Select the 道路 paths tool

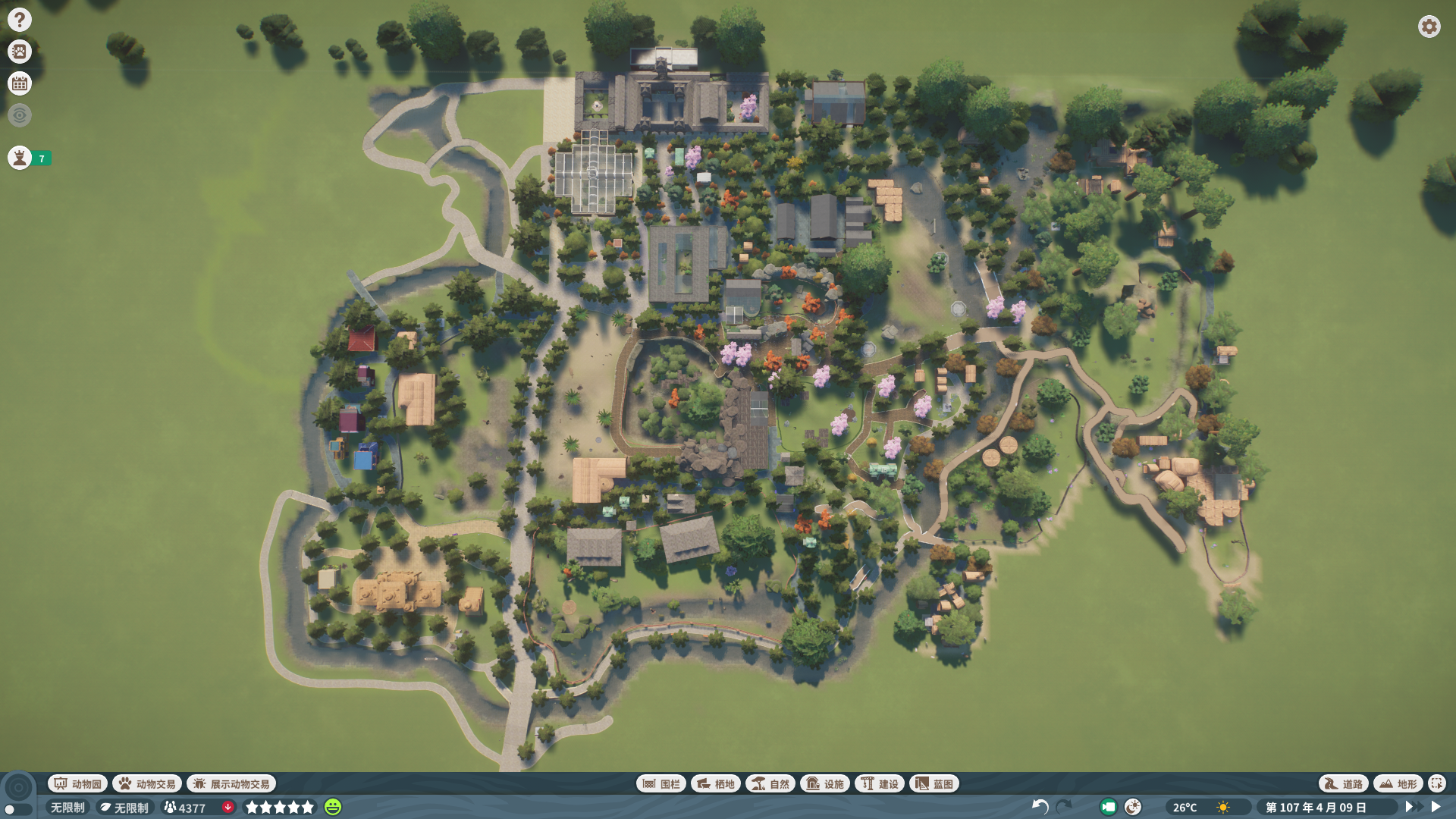coord(1344,783)
